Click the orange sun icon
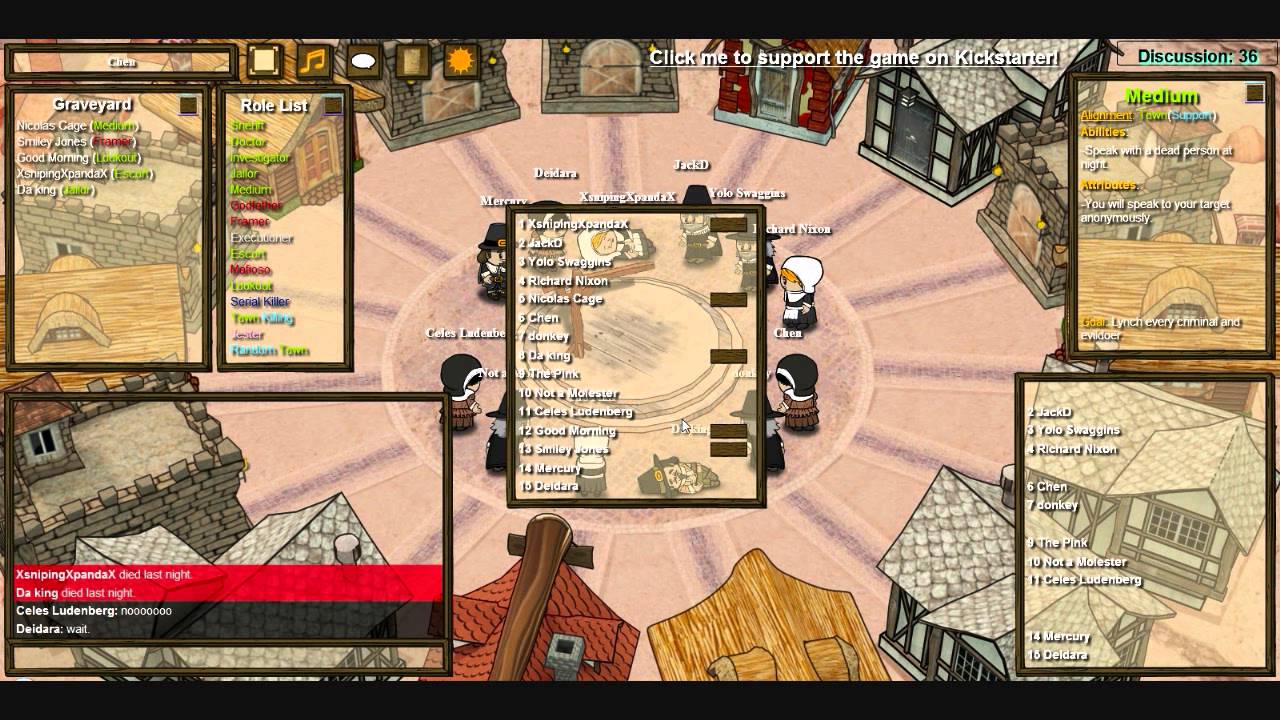This screenshot has height=720, width=1280. coord(460,61)
